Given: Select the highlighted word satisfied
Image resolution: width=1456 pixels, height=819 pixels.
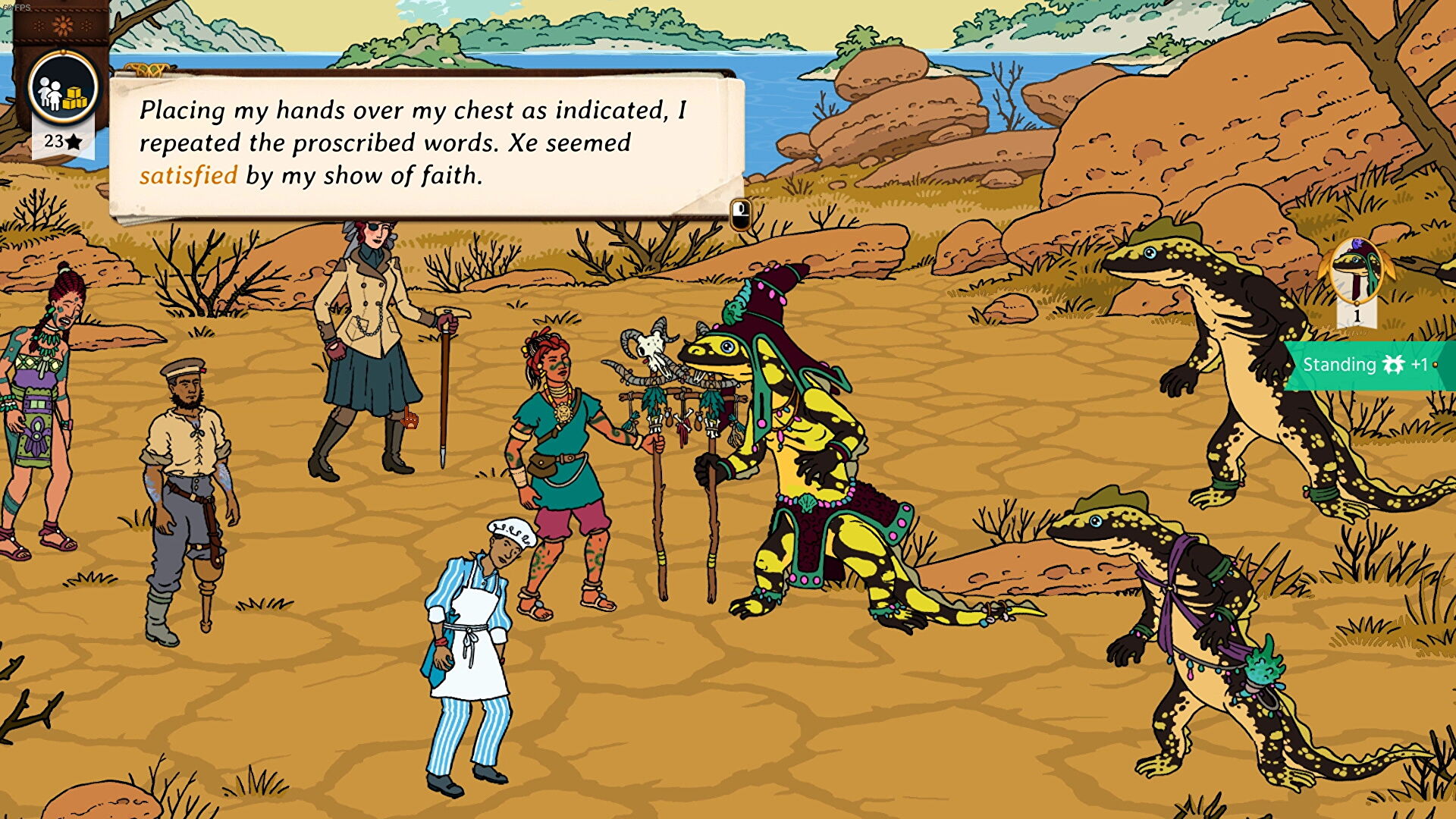Looking at the screenshot, I should point(187,176).
